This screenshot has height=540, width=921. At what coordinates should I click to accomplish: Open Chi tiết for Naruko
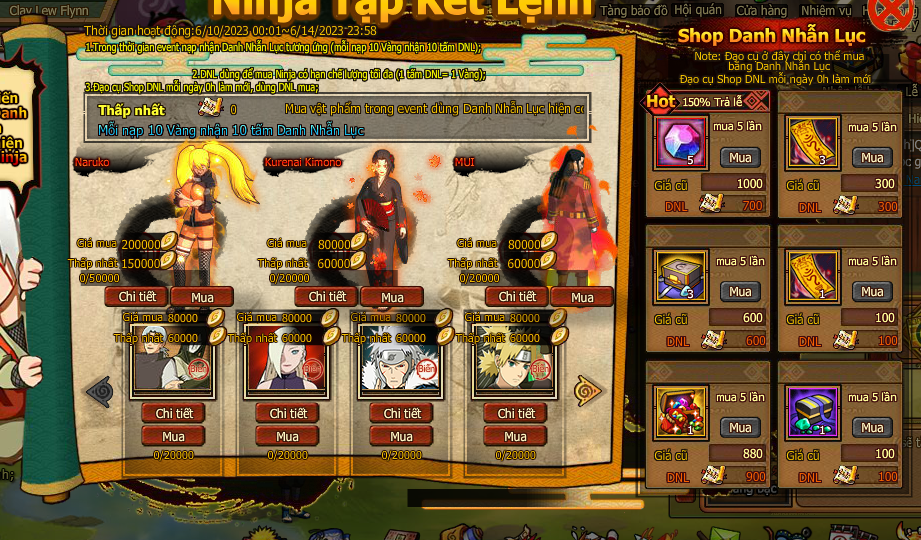coord(137,297)
